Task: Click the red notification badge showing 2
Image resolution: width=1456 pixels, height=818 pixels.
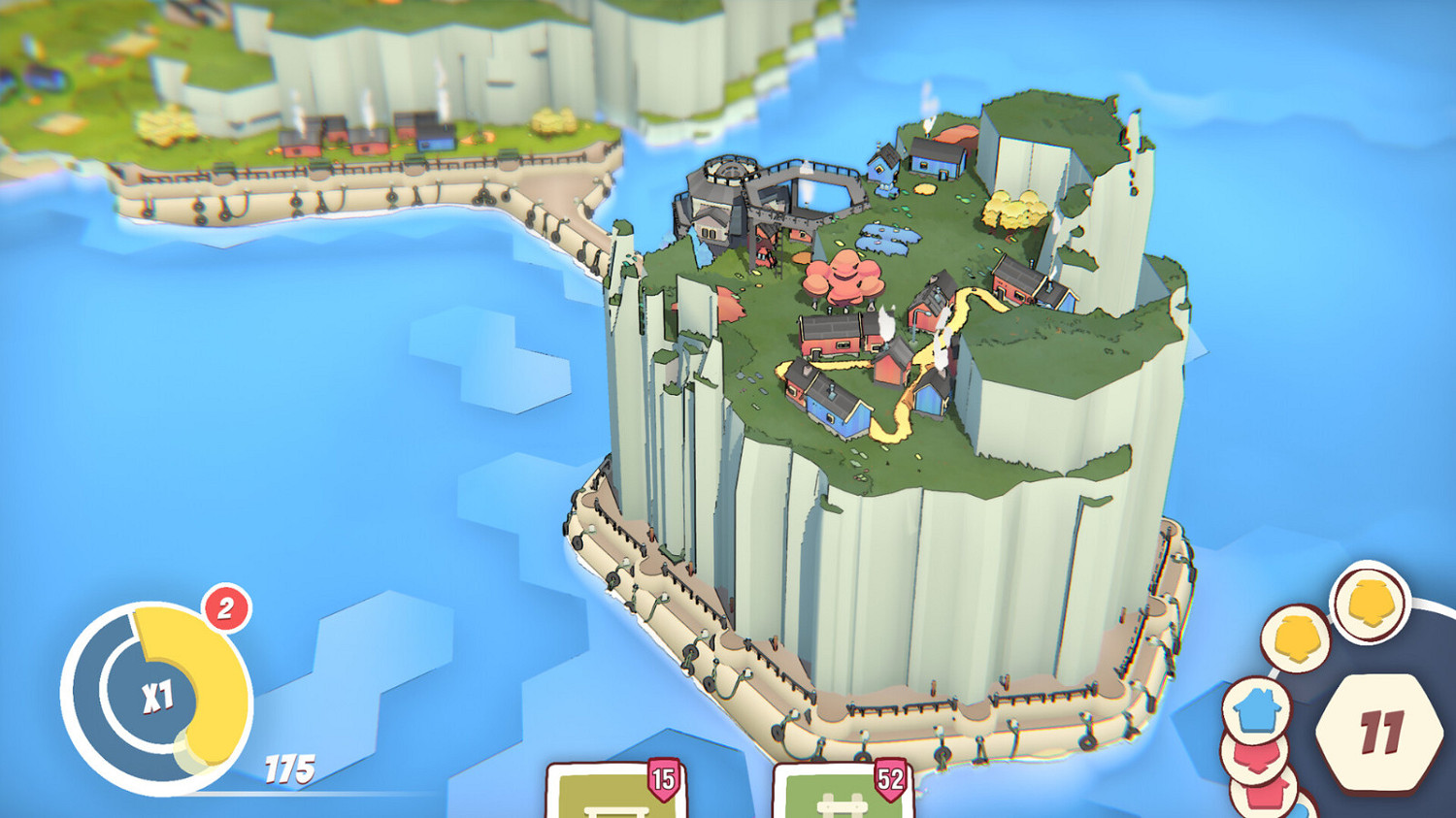Action: [x=226, y=609]
